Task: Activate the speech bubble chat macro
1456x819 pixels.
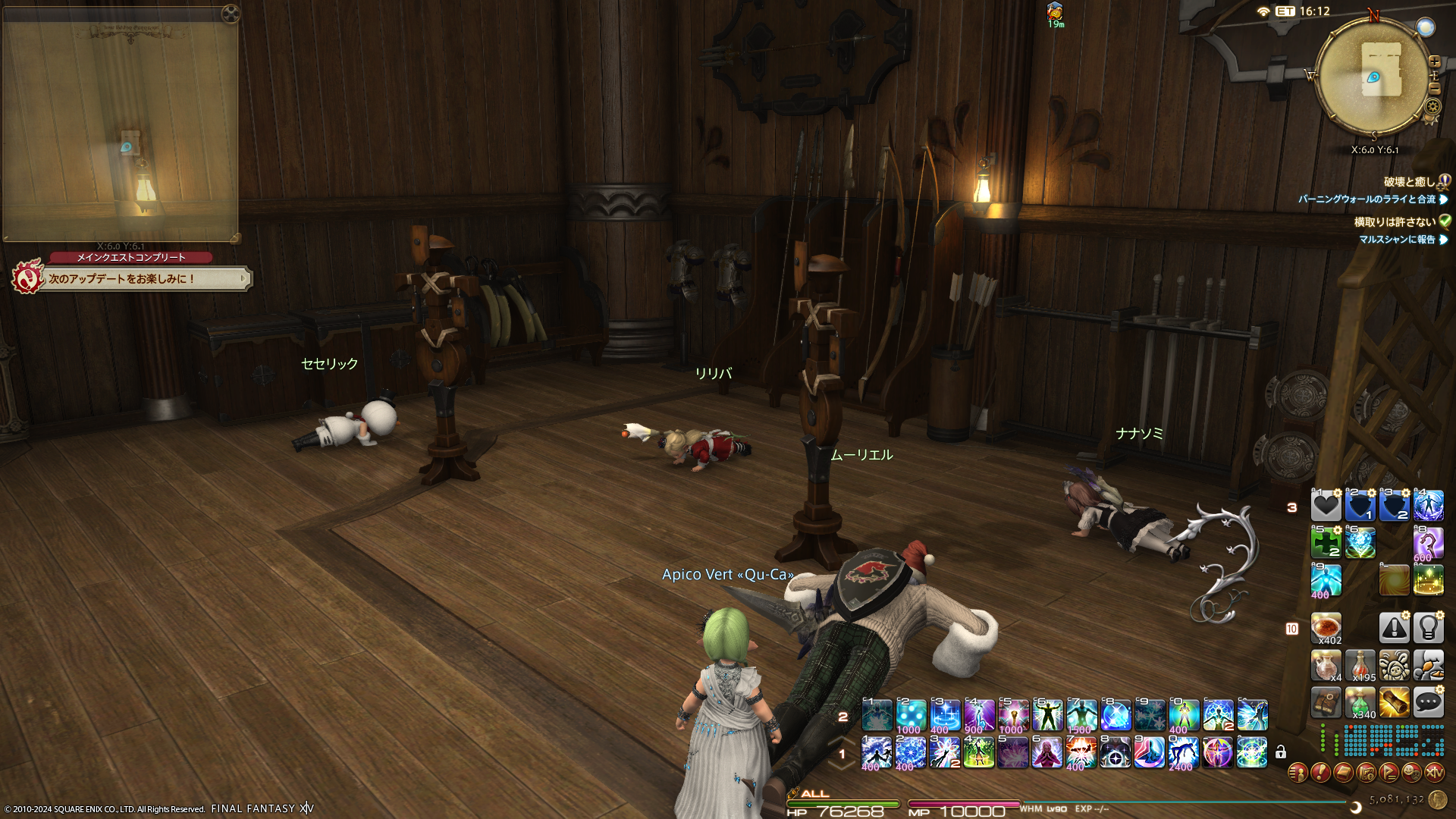Action: point(1428,702)
